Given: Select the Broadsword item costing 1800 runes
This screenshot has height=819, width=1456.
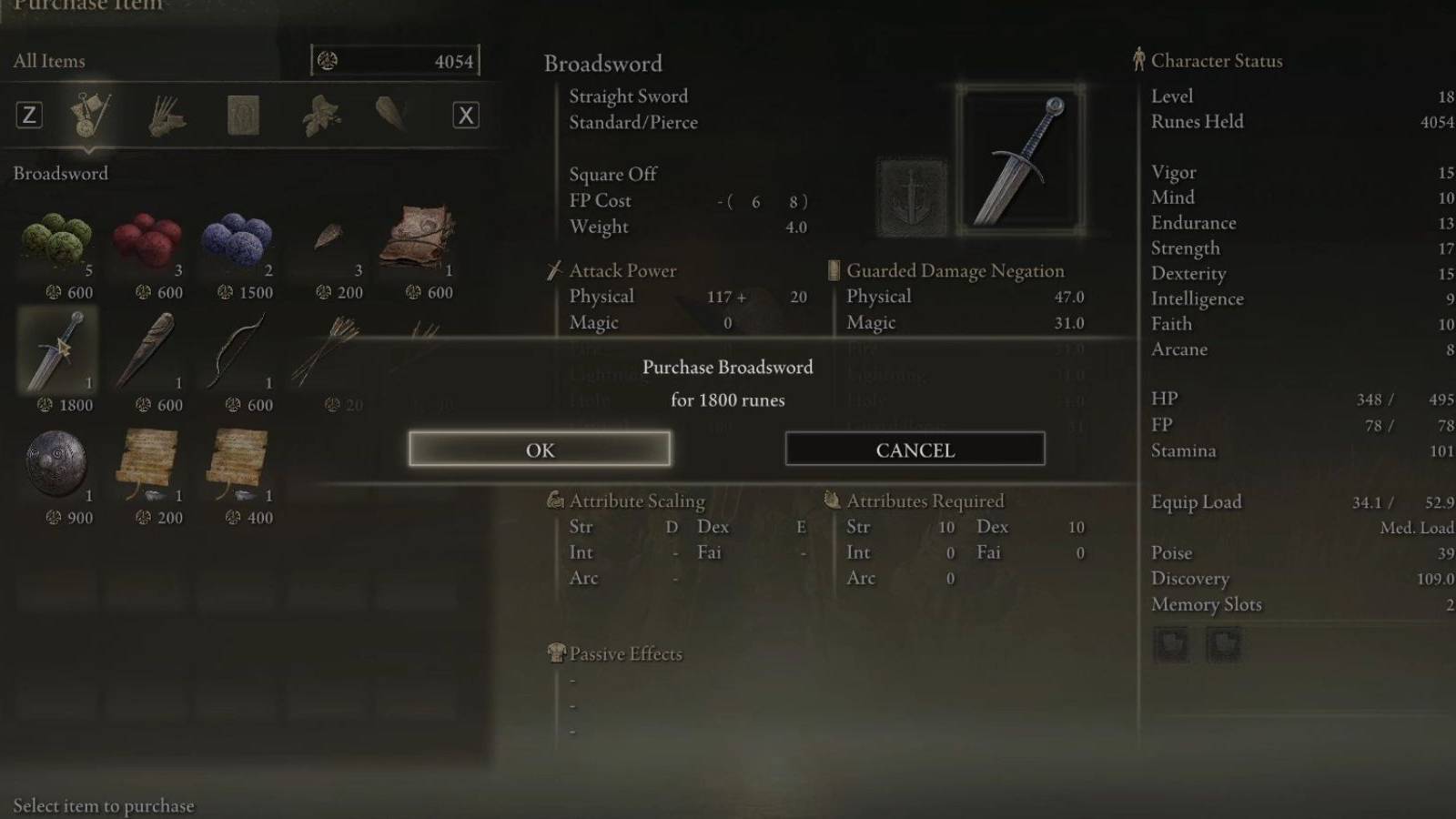Looking at the screenshot, I should [x=57, y=353].
